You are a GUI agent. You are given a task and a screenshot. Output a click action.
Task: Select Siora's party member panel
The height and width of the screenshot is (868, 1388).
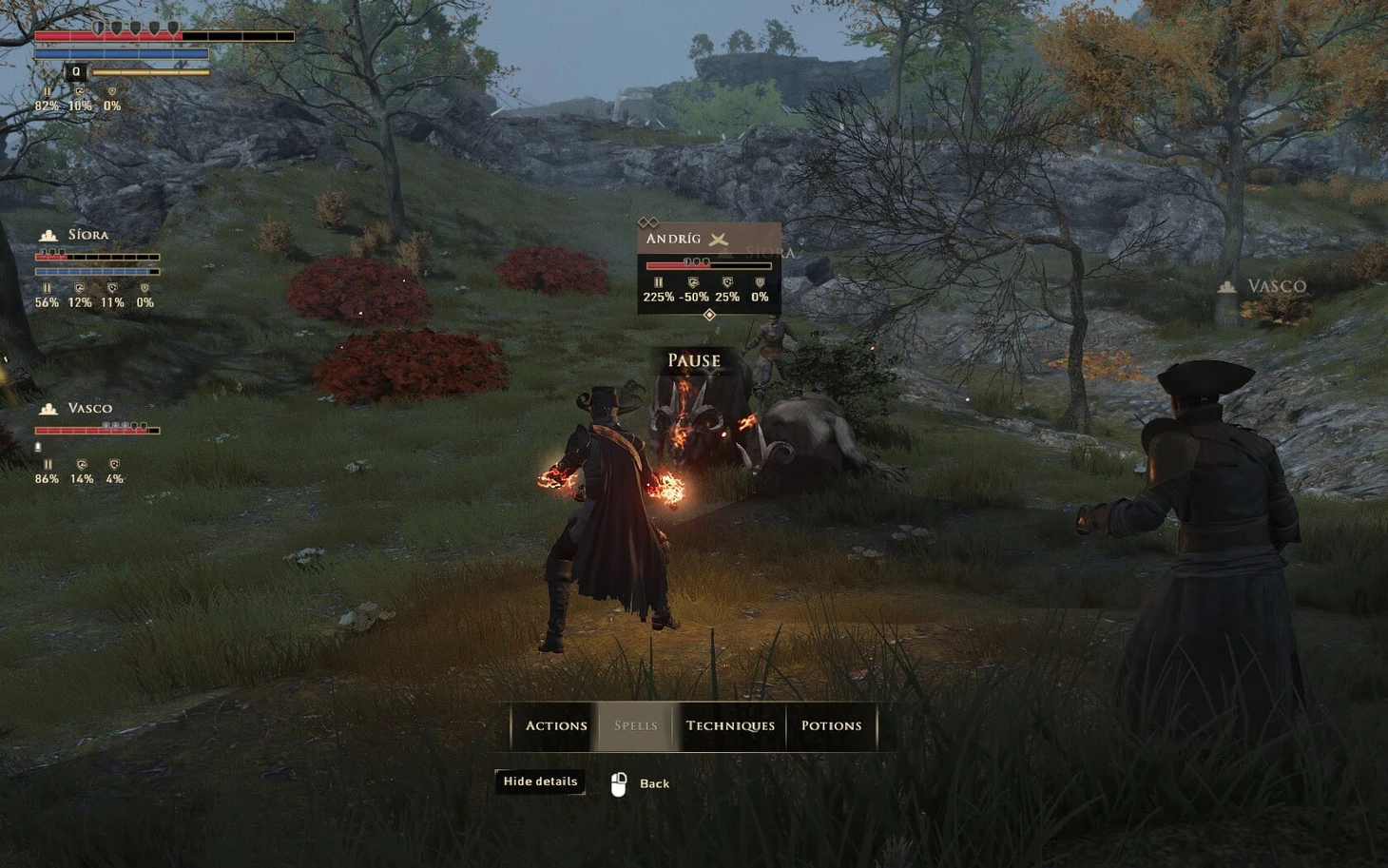(87, 235)
